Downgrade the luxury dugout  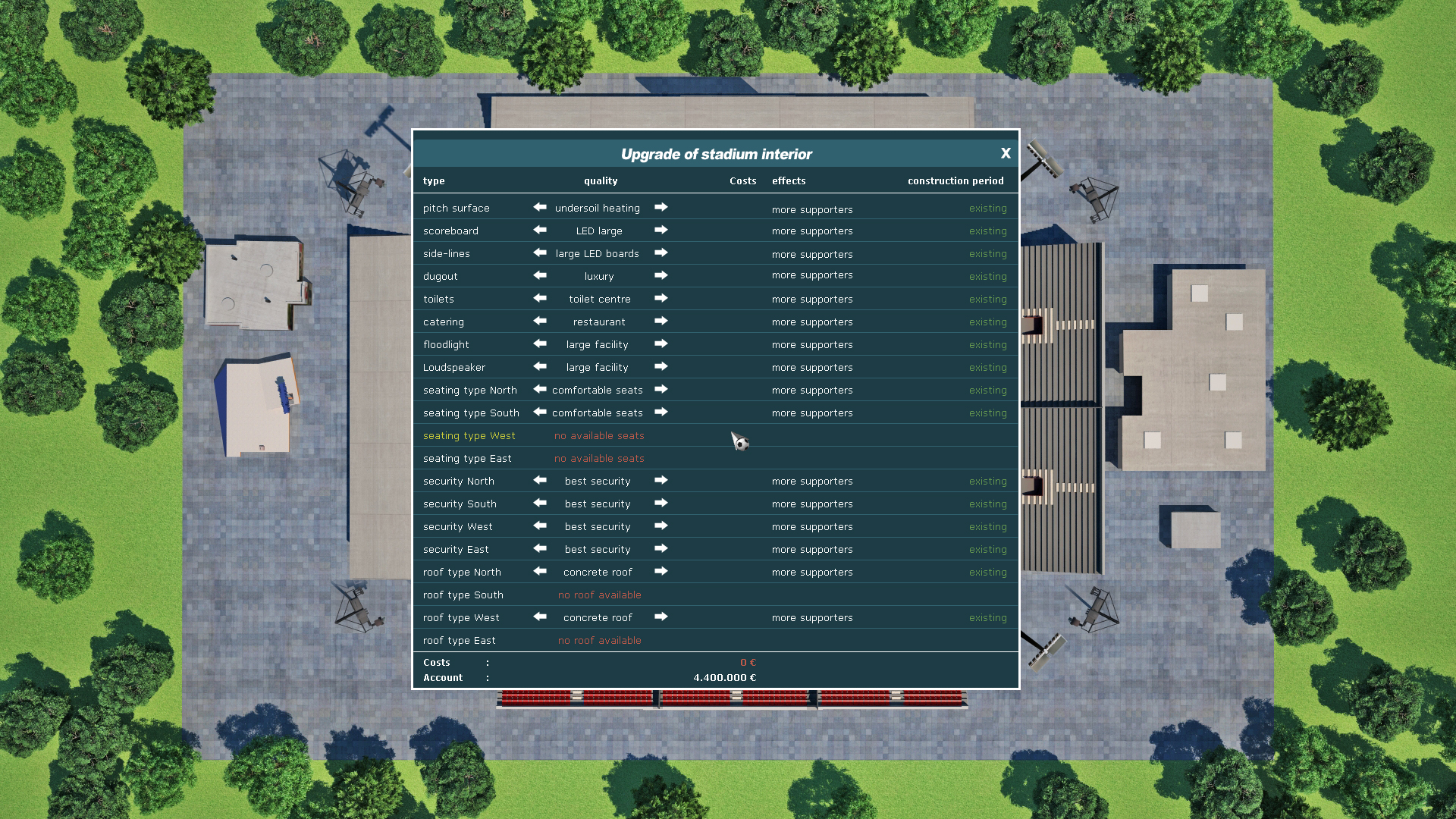pyautogui.click(x=539, y=276)
